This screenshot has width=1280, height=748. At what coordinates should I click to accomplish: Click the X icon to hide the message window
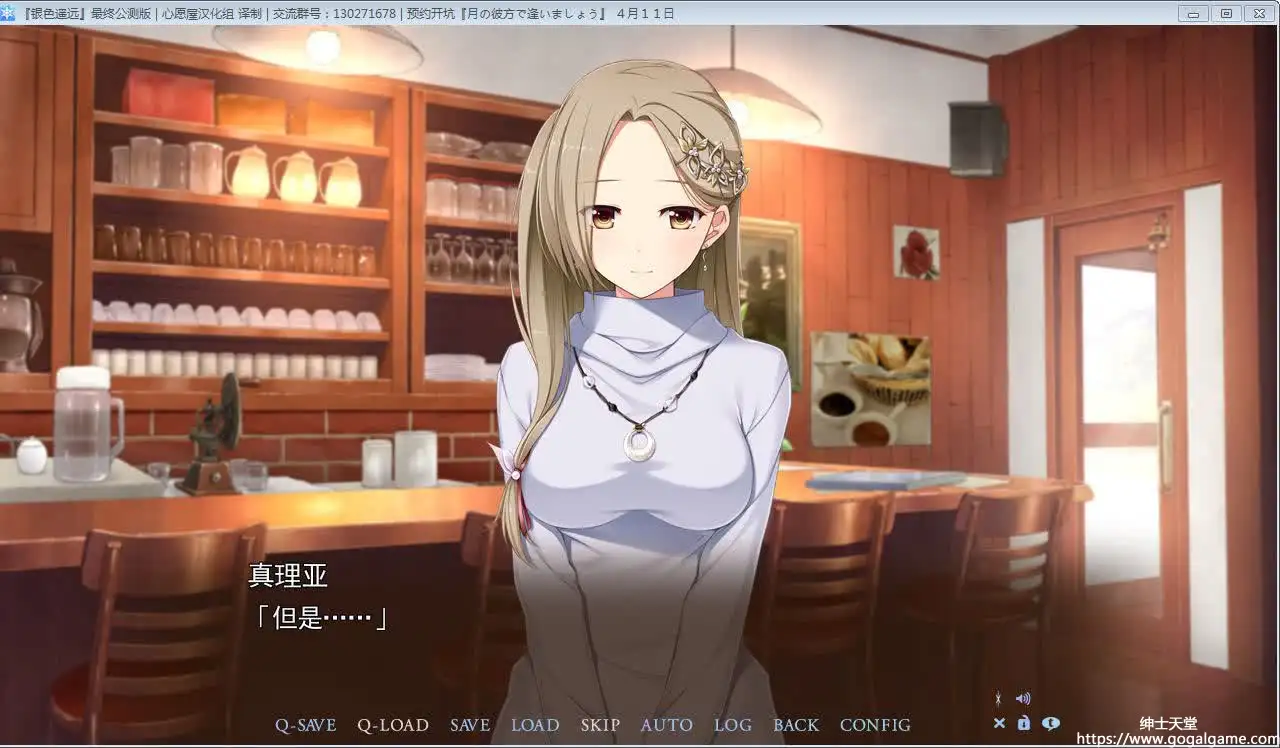pos(1000,723)
